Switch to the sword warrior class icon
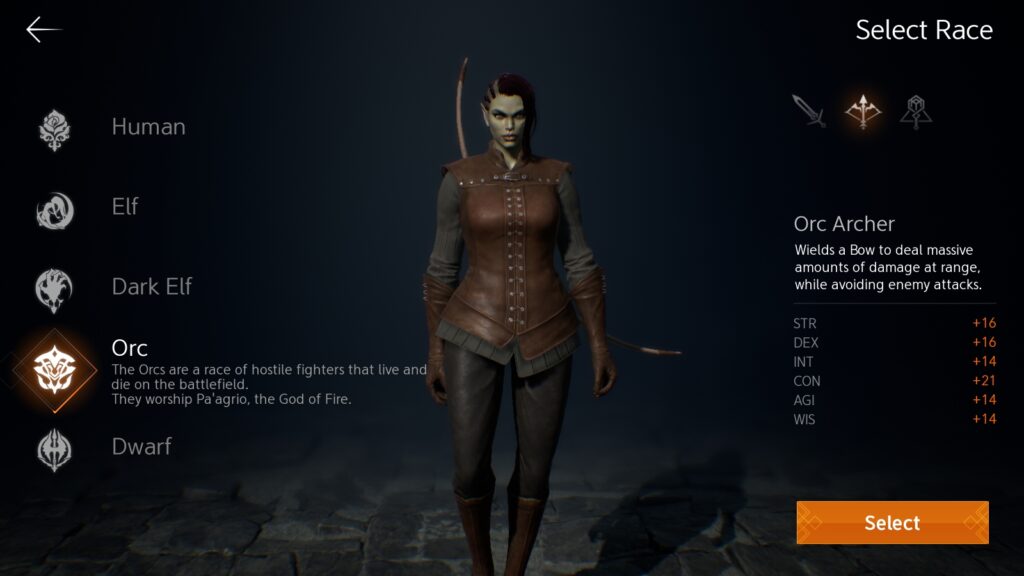Image resolution: width=1024 pixels, height=576 pixels. point(809,111)
